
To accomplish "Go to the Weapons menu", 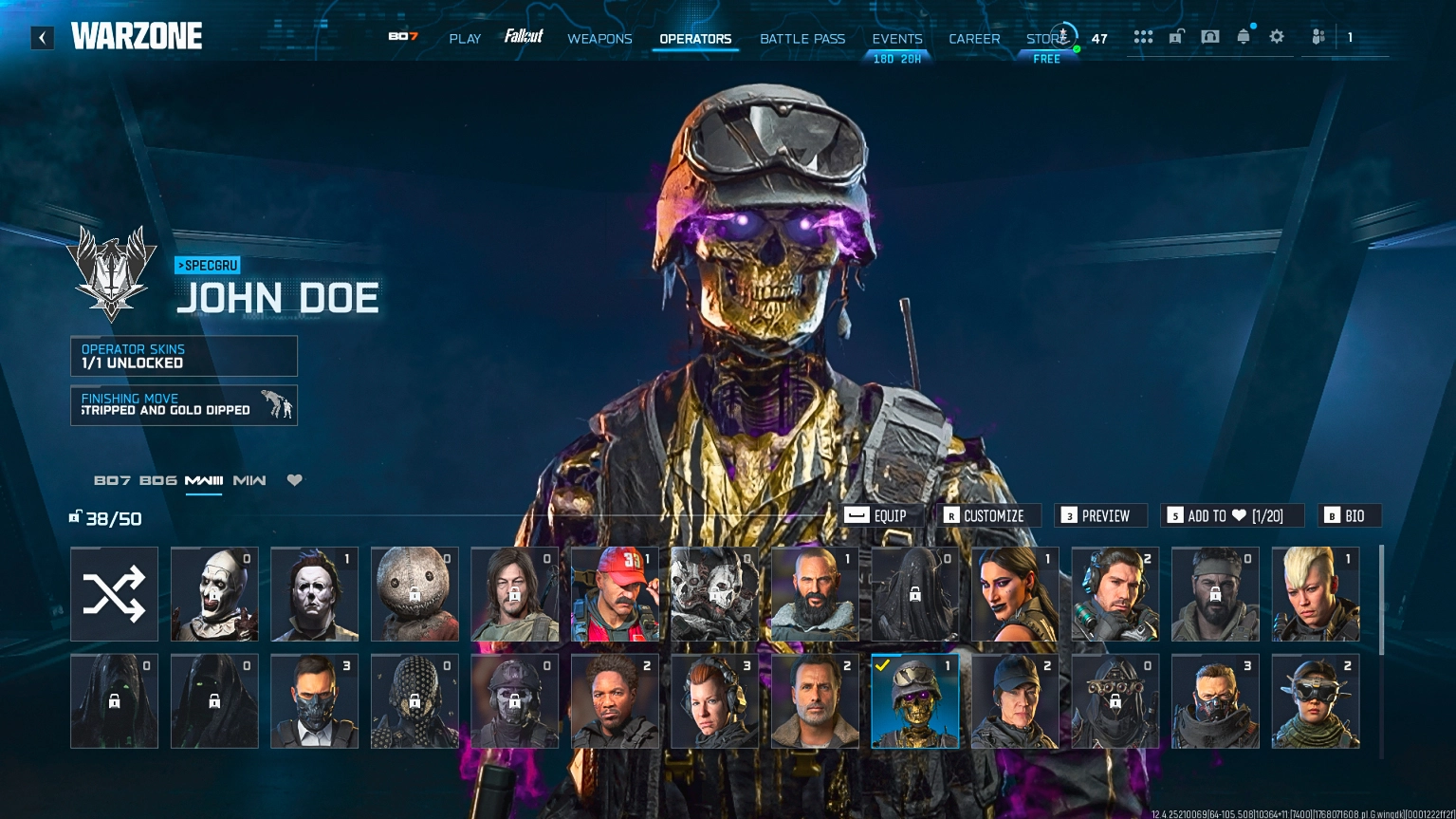I will [x=599, y=39].
